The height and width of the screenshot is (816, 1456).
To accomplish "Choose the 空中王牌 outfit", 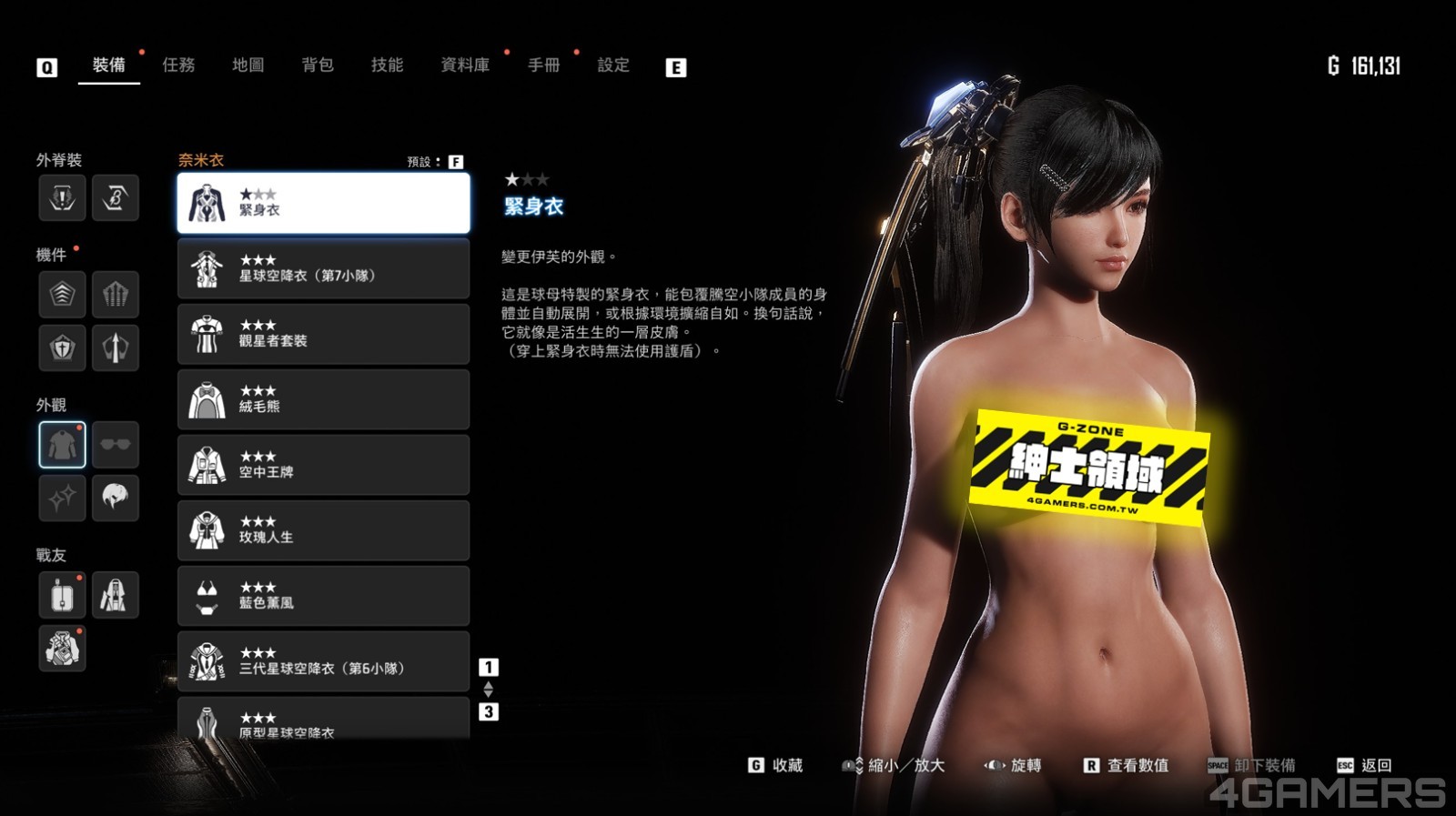I will point(323,465).
